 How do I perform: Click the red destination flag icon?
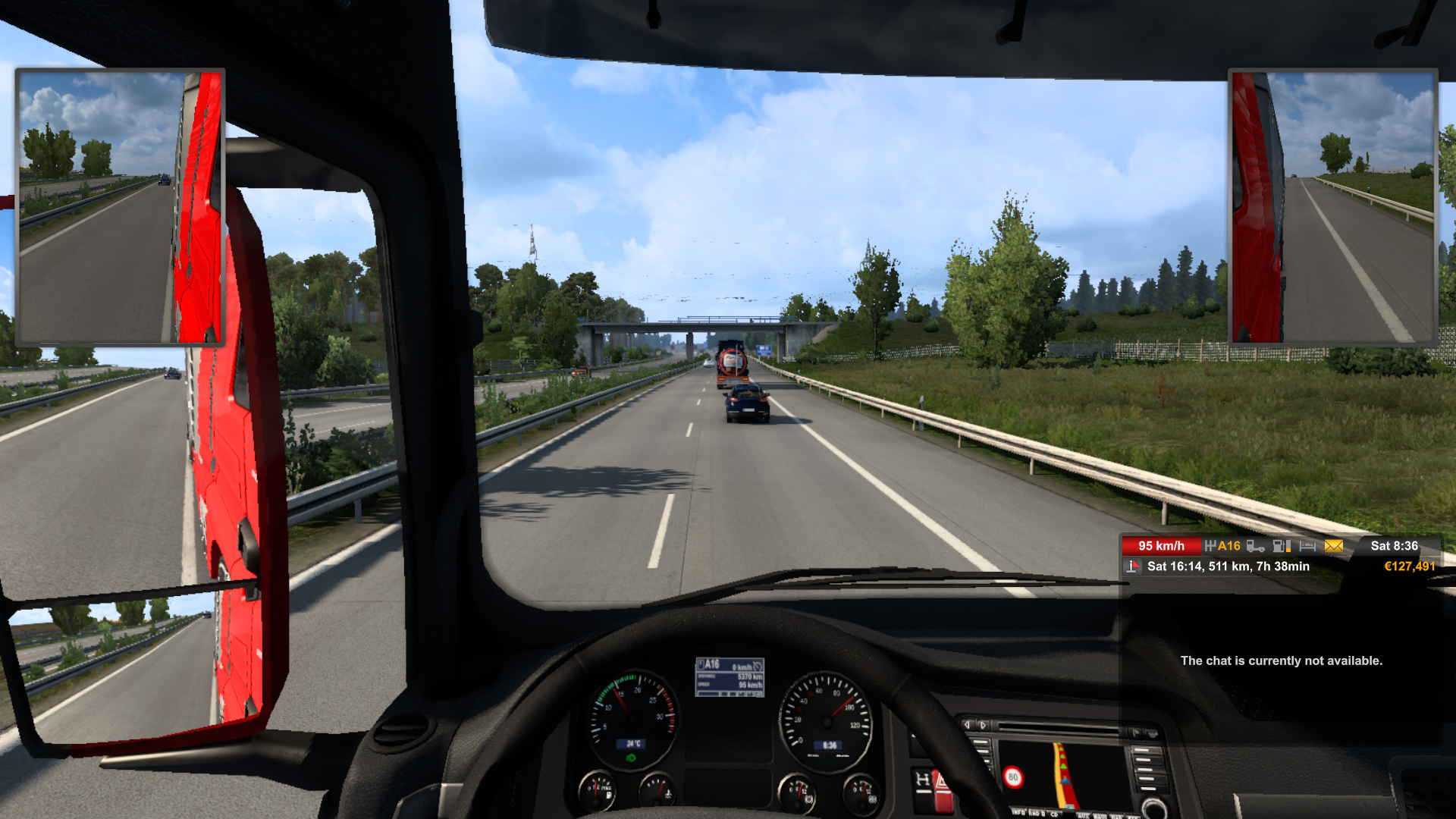pos(1131,565)
